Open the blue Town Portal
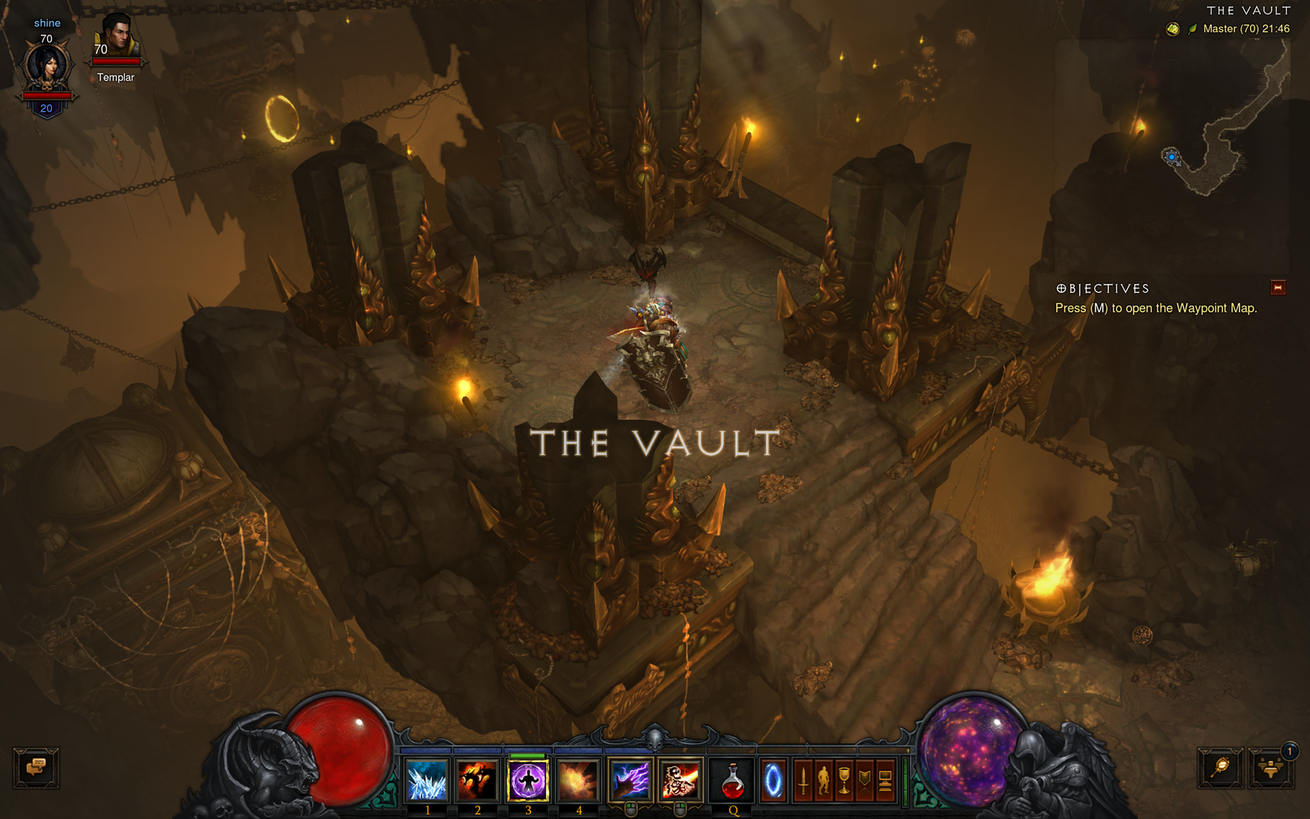 pos(774,779)
